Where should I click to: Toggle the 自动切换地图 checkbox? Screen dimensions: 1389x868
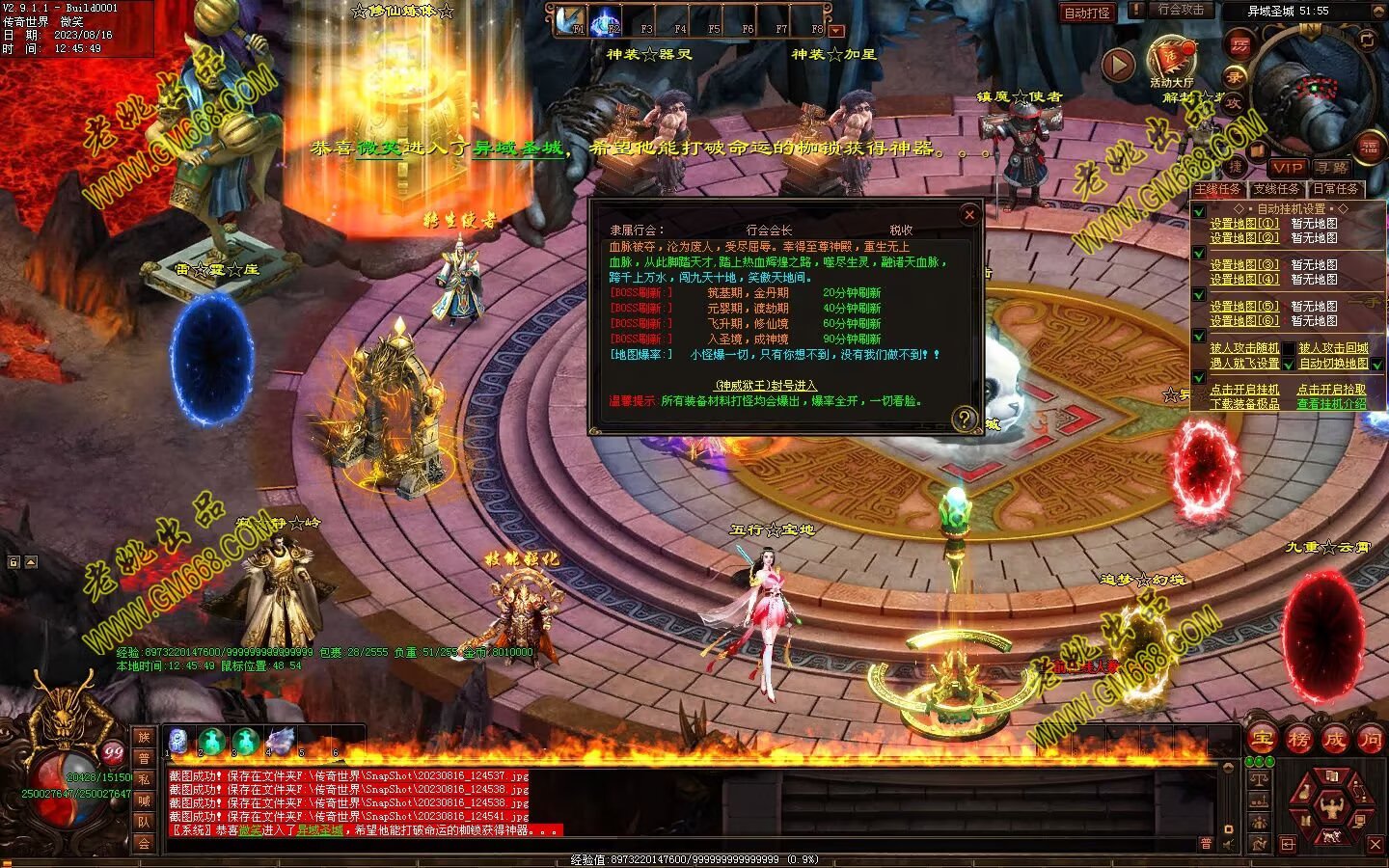tap(1377, 364)
